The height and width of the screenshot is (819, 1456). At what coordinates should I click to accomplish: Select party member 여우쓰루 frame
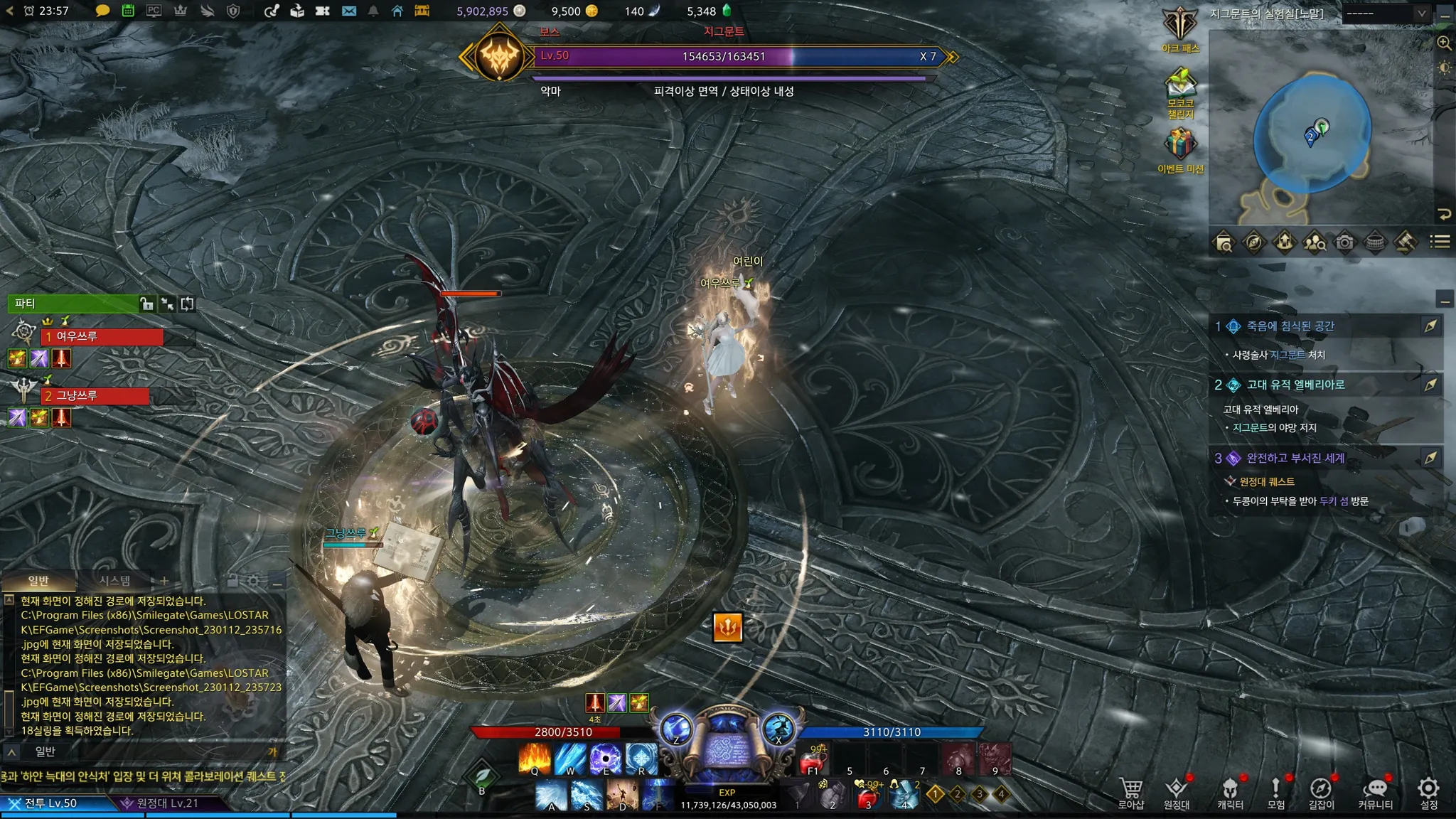point(102,336)
